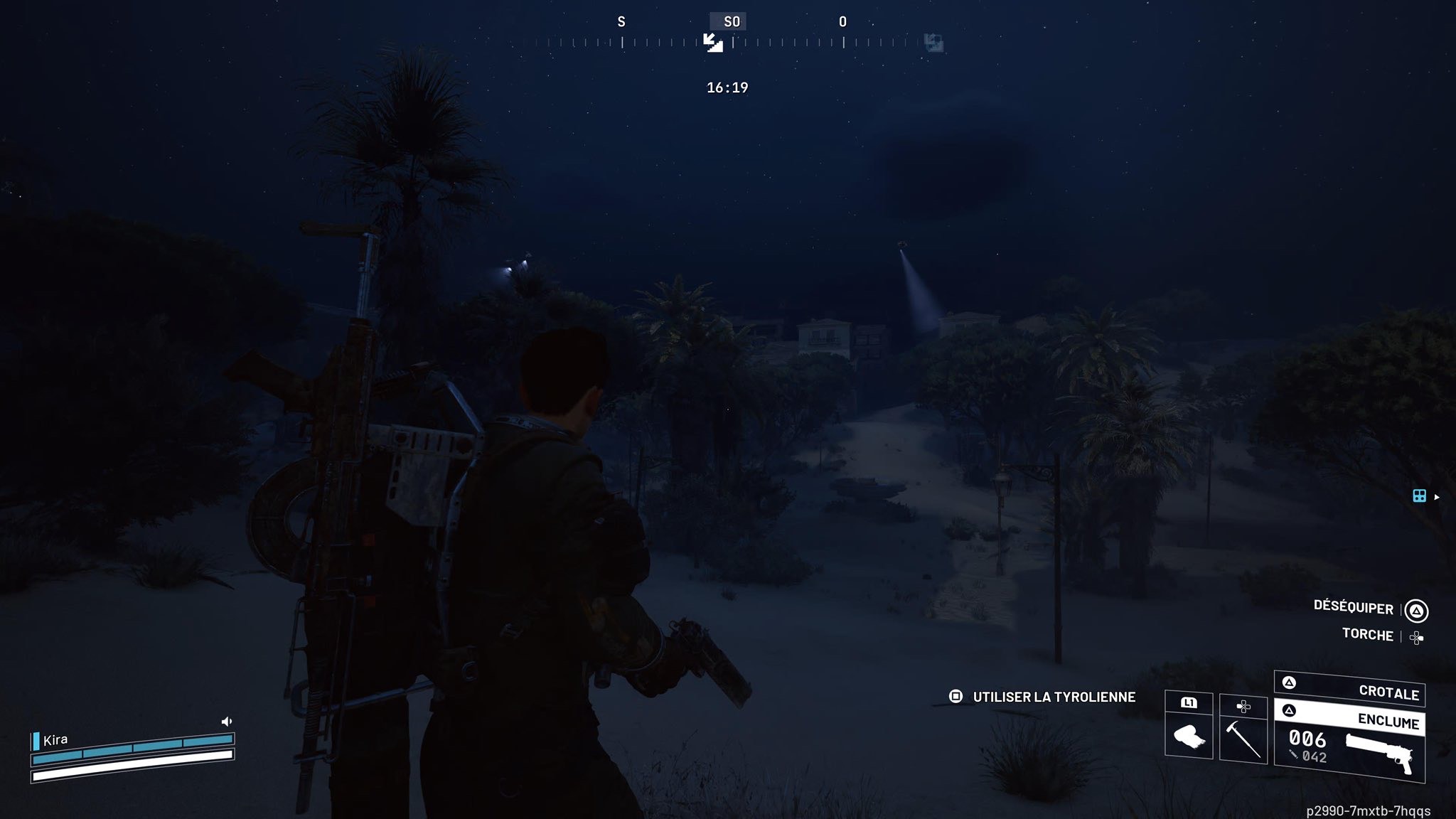The image size is (1456, 819).
Task: Select the Crotale weapon slot
Action: (1349, 688)
